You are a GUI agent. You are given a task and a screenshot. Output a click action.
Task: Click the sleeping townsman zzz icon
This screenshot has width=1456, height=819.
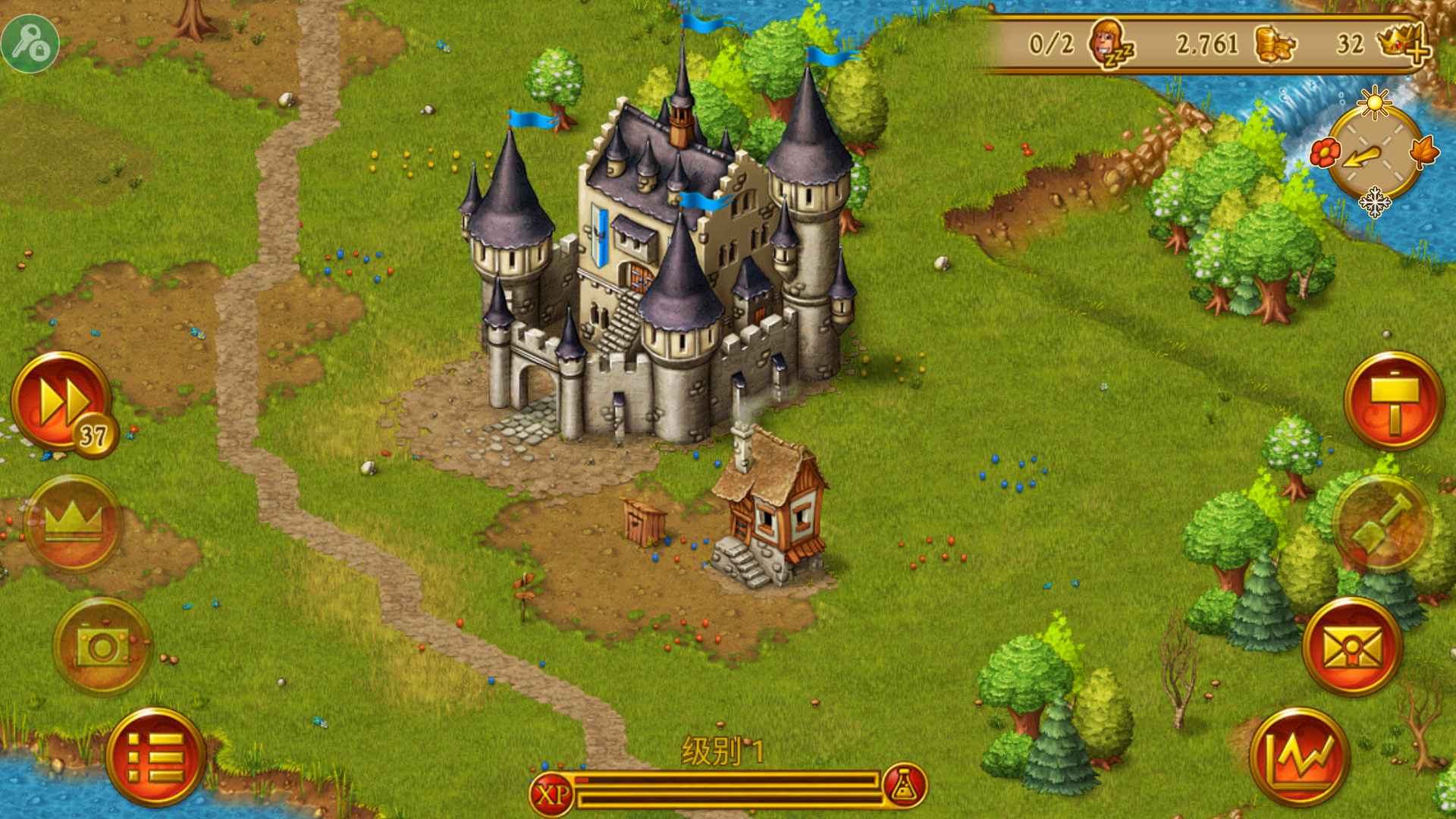(x=1112, y=43)
